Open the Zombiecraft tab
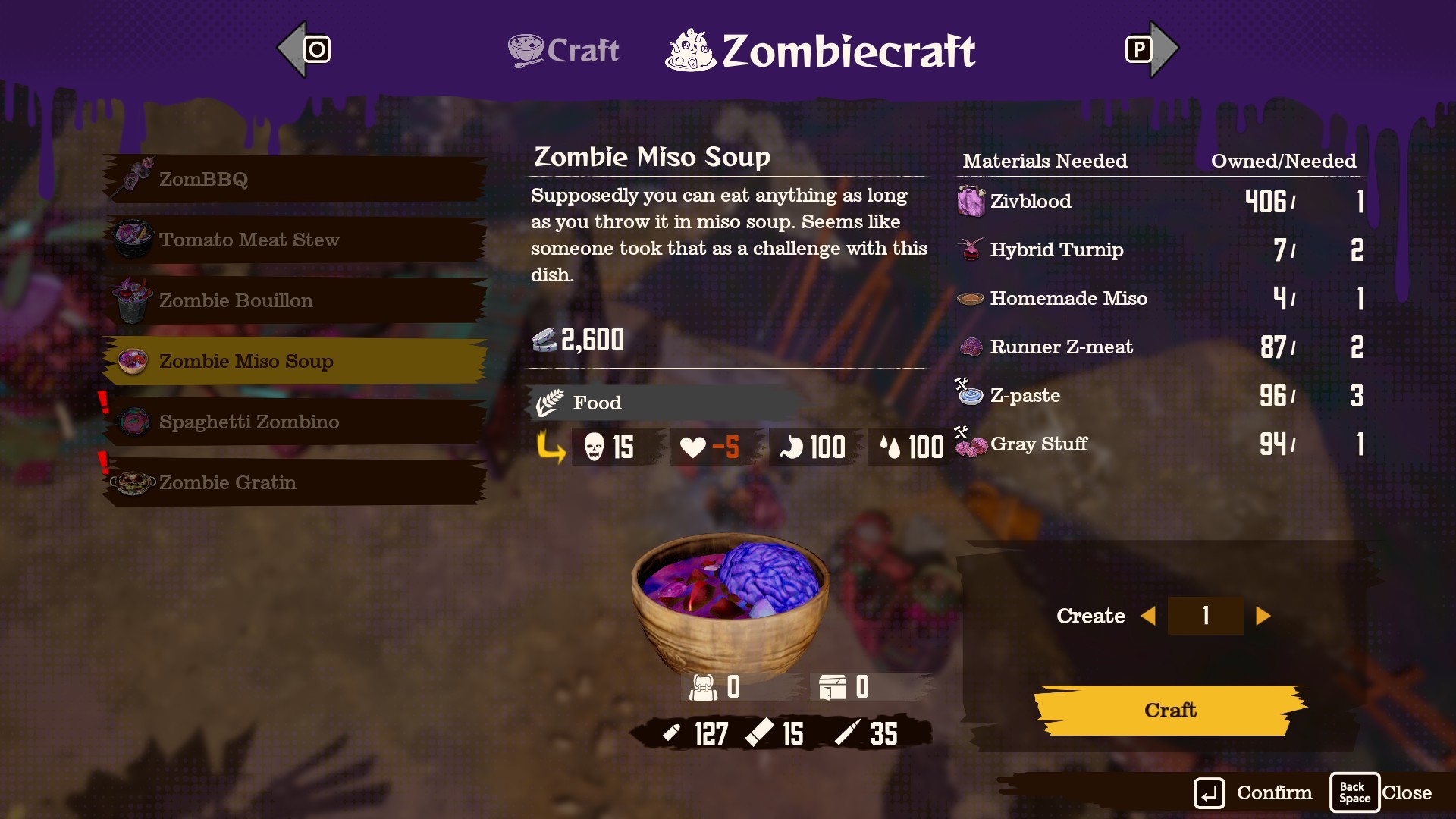The height and width of the screenshot is (819, 1456). [x=823, y=51]
